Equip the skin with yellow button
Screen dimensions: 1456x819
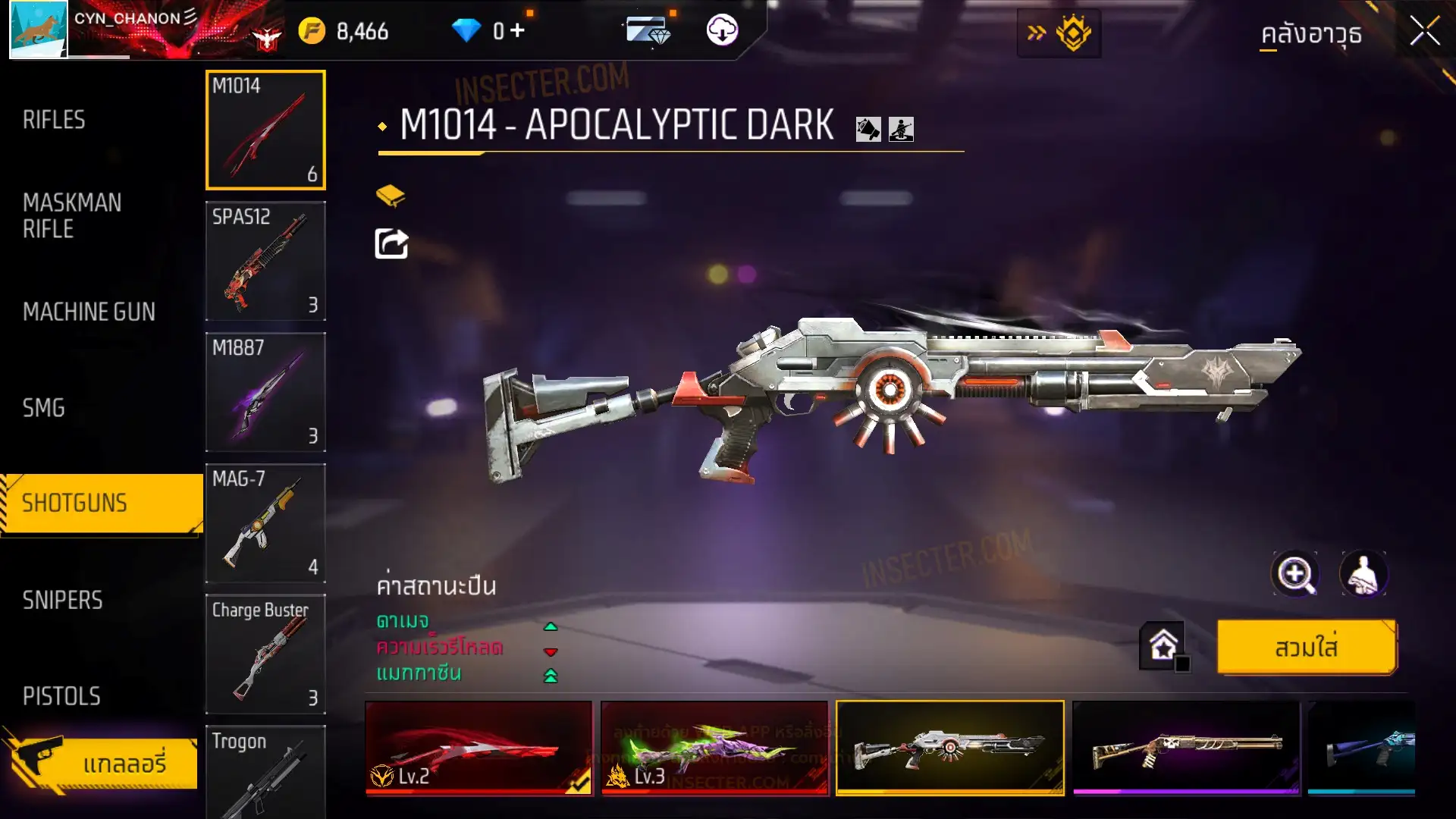(x=1307, y=648)
